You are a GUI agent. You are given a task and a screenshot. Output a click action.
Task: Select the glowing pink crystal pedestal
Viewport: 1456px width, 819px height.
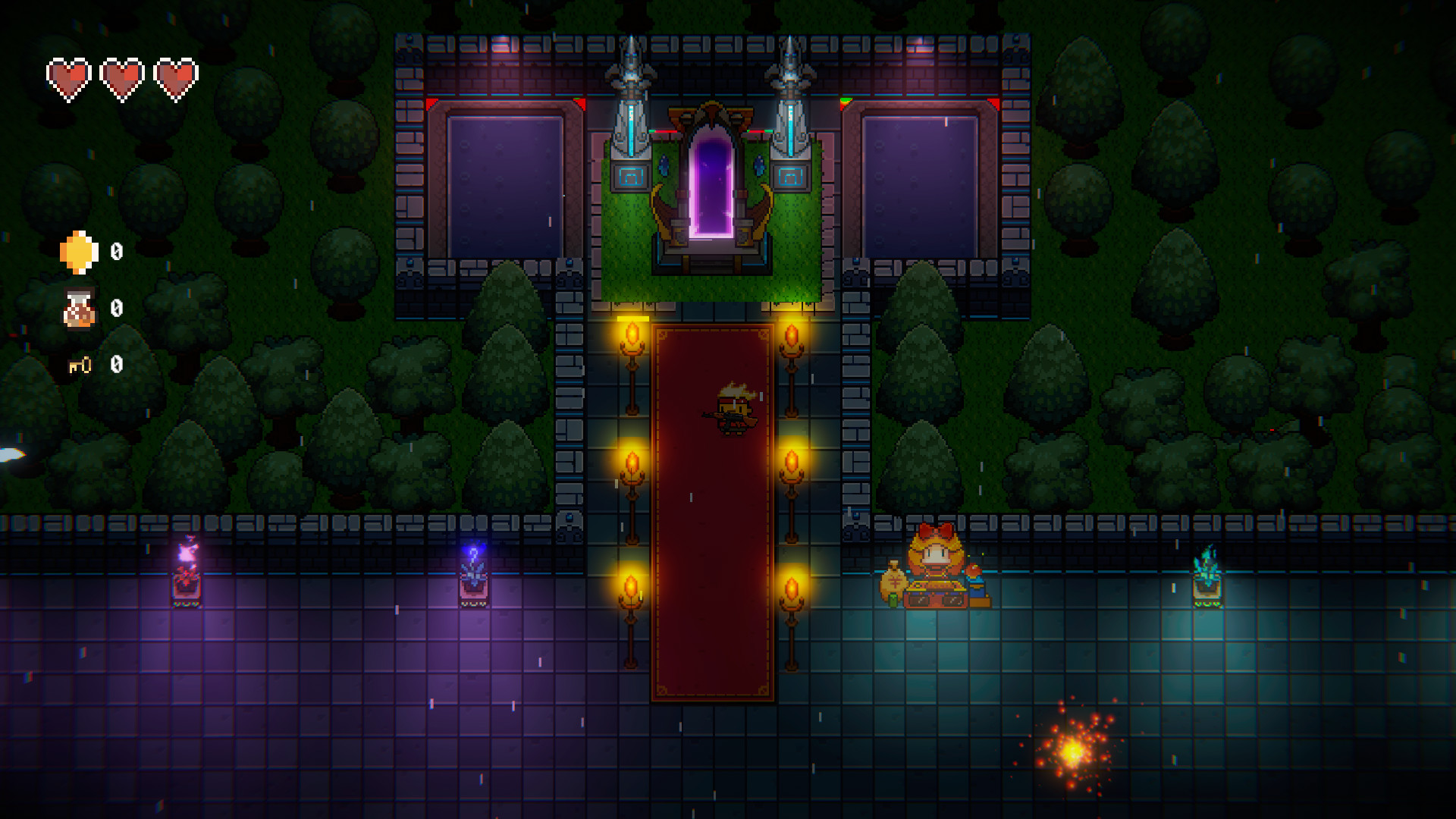187,582
